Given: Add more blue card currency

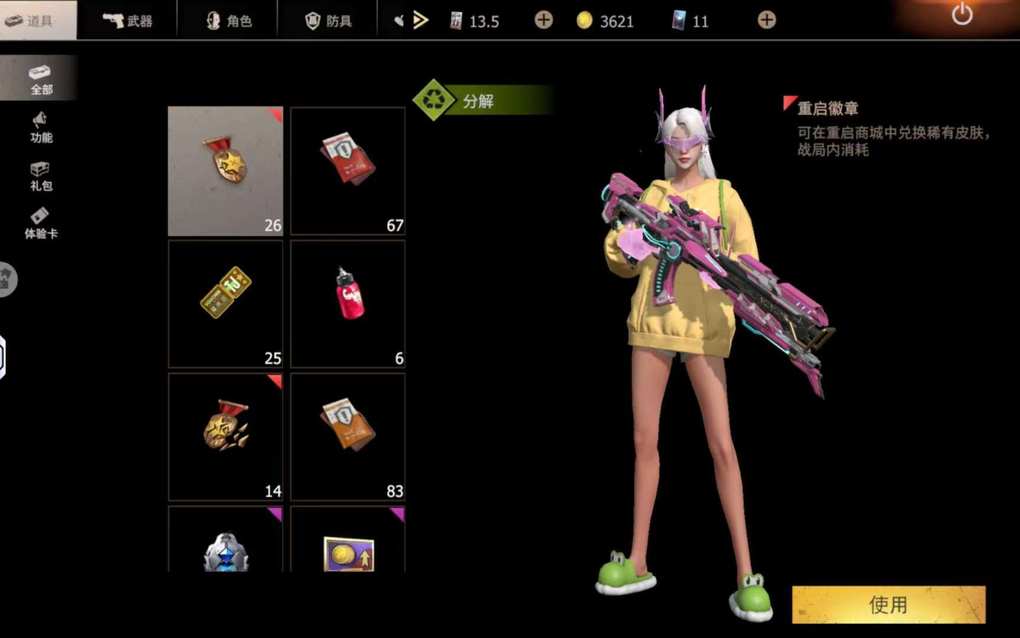Looking at the screenshot, I should click(x=767, y=20).
